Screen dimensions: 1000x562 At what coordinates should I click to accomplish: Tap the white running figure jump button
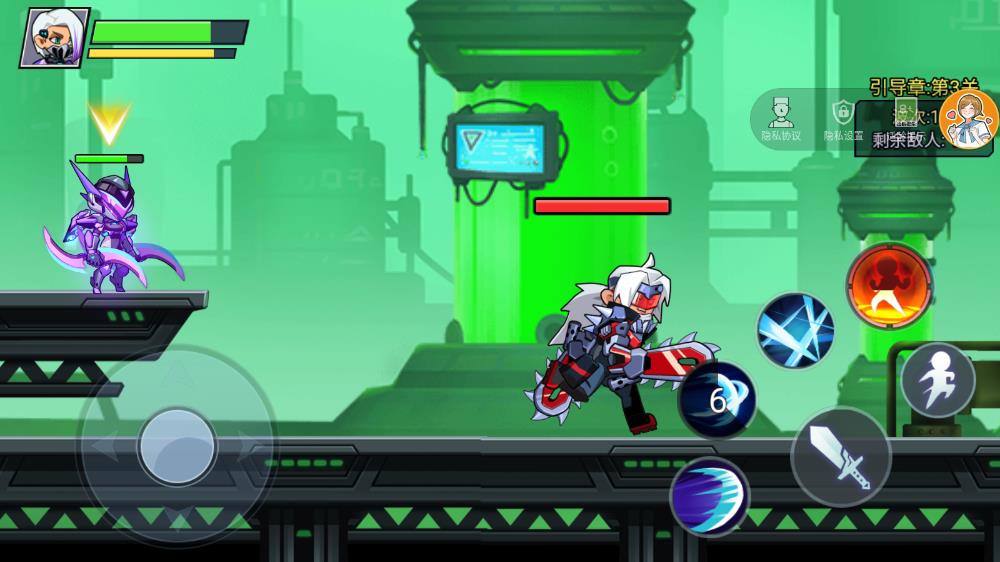coord(937,380)
